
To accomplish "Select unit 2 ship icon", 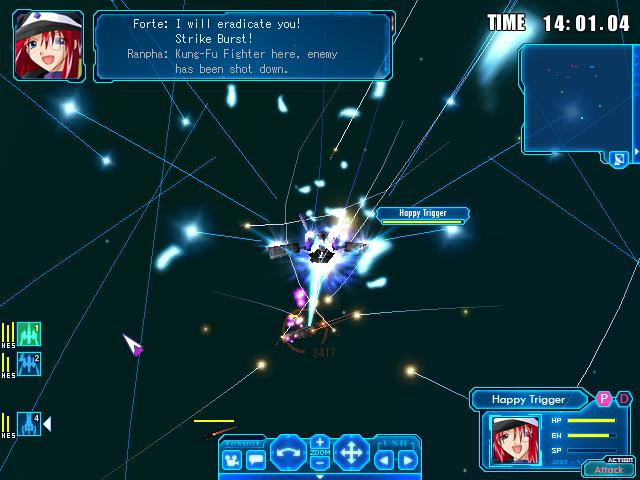I will (29, 364).
